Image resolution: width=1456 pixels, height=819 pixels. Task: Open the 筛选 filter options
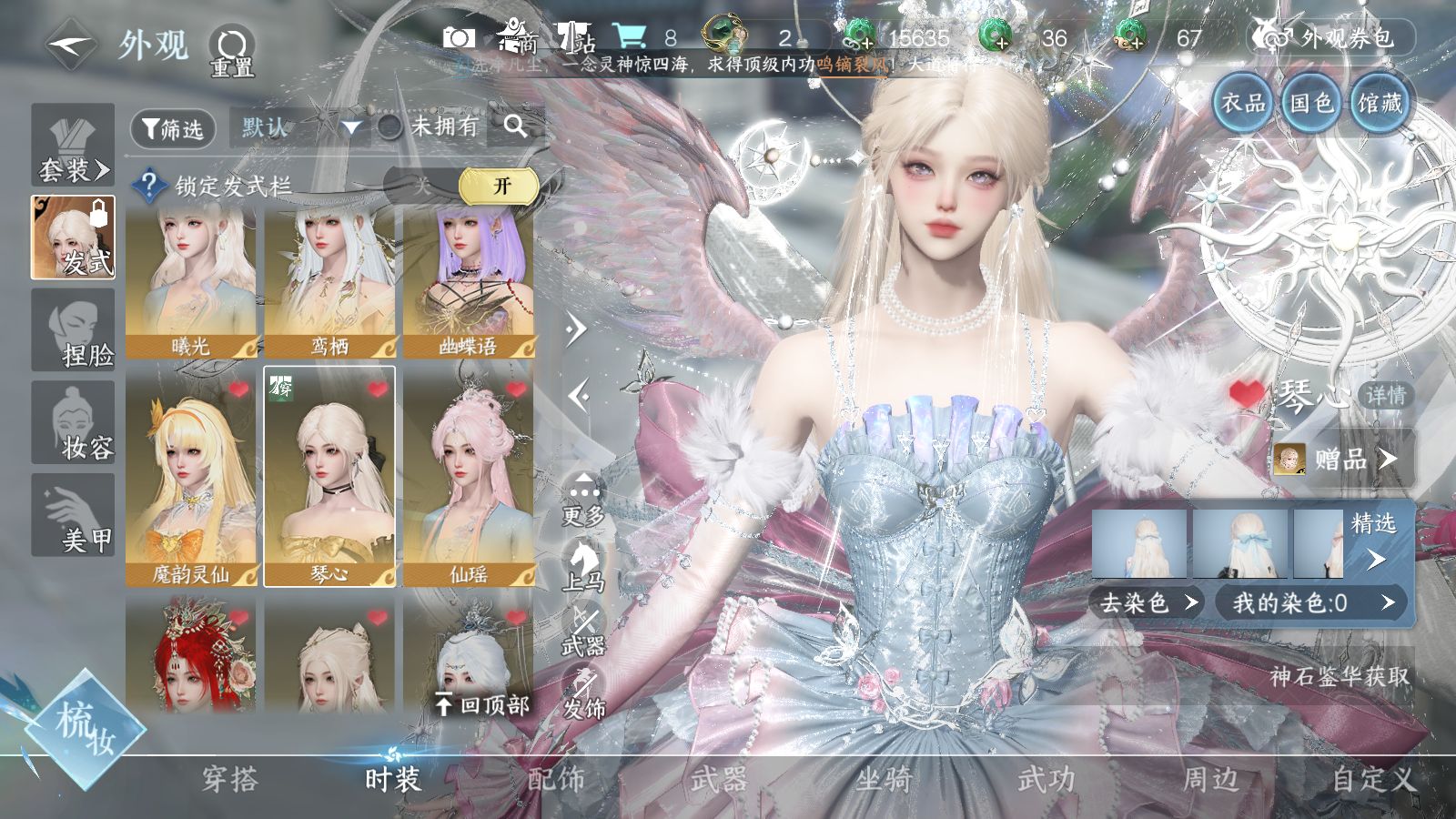[173, 128]
